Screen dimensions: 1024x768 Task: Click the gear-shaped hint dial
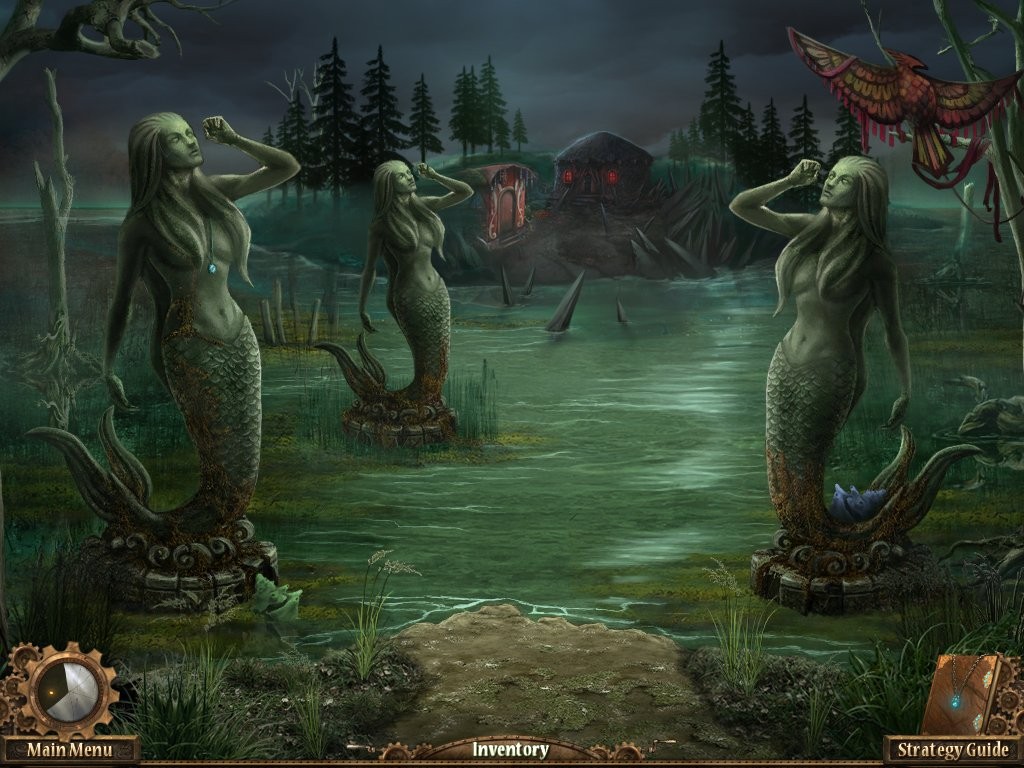pos(68,690)
